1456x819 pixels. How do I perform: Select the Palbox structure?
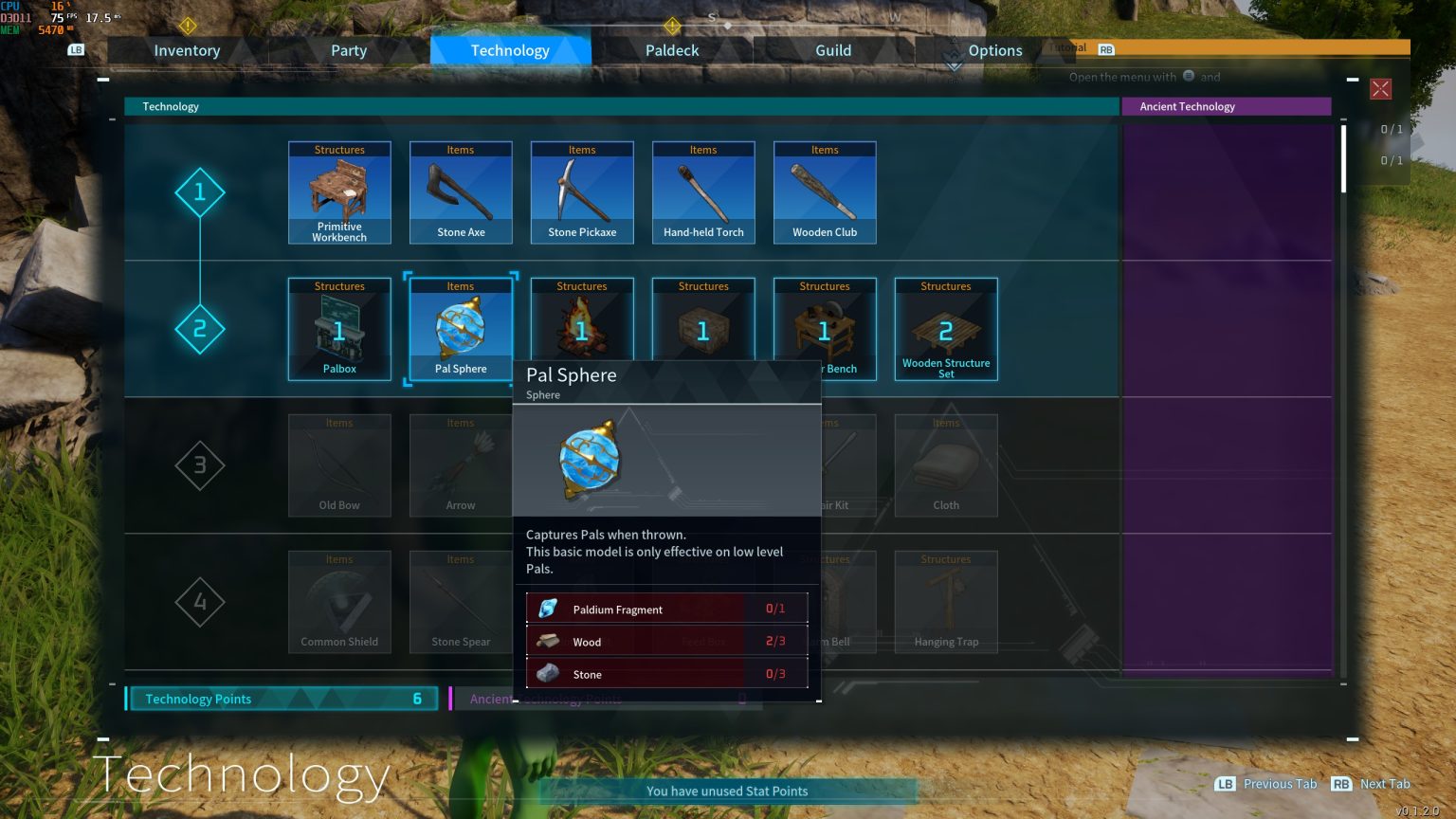[x=339, y=329]
